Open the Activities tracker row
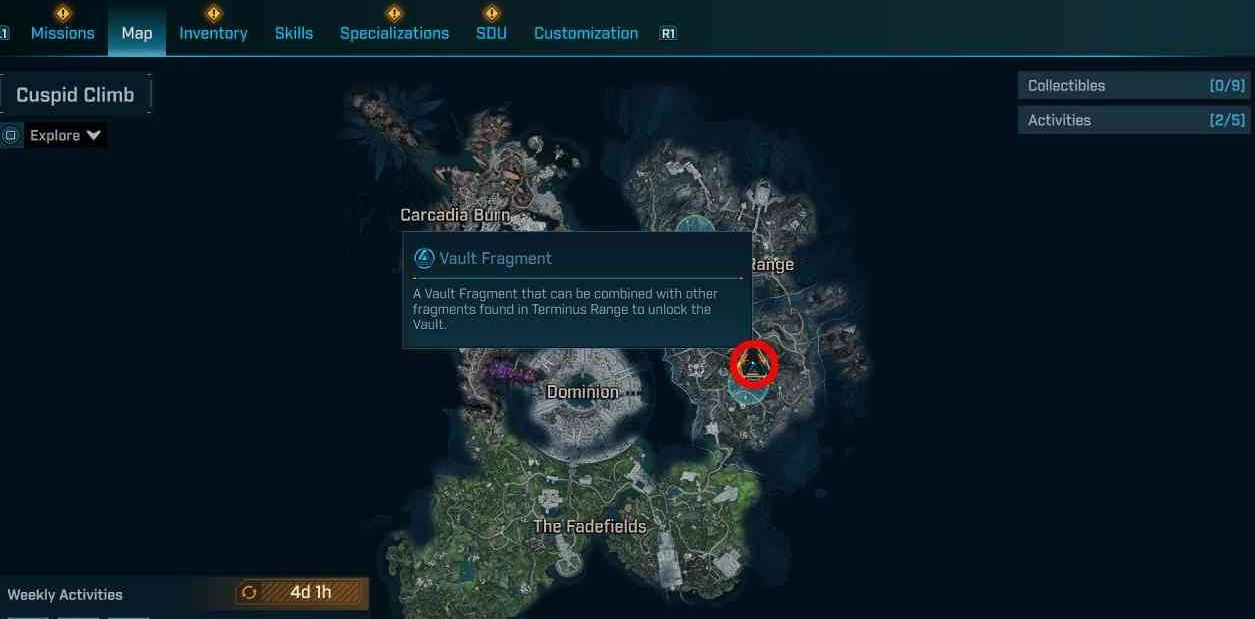 click(1136, 120)
